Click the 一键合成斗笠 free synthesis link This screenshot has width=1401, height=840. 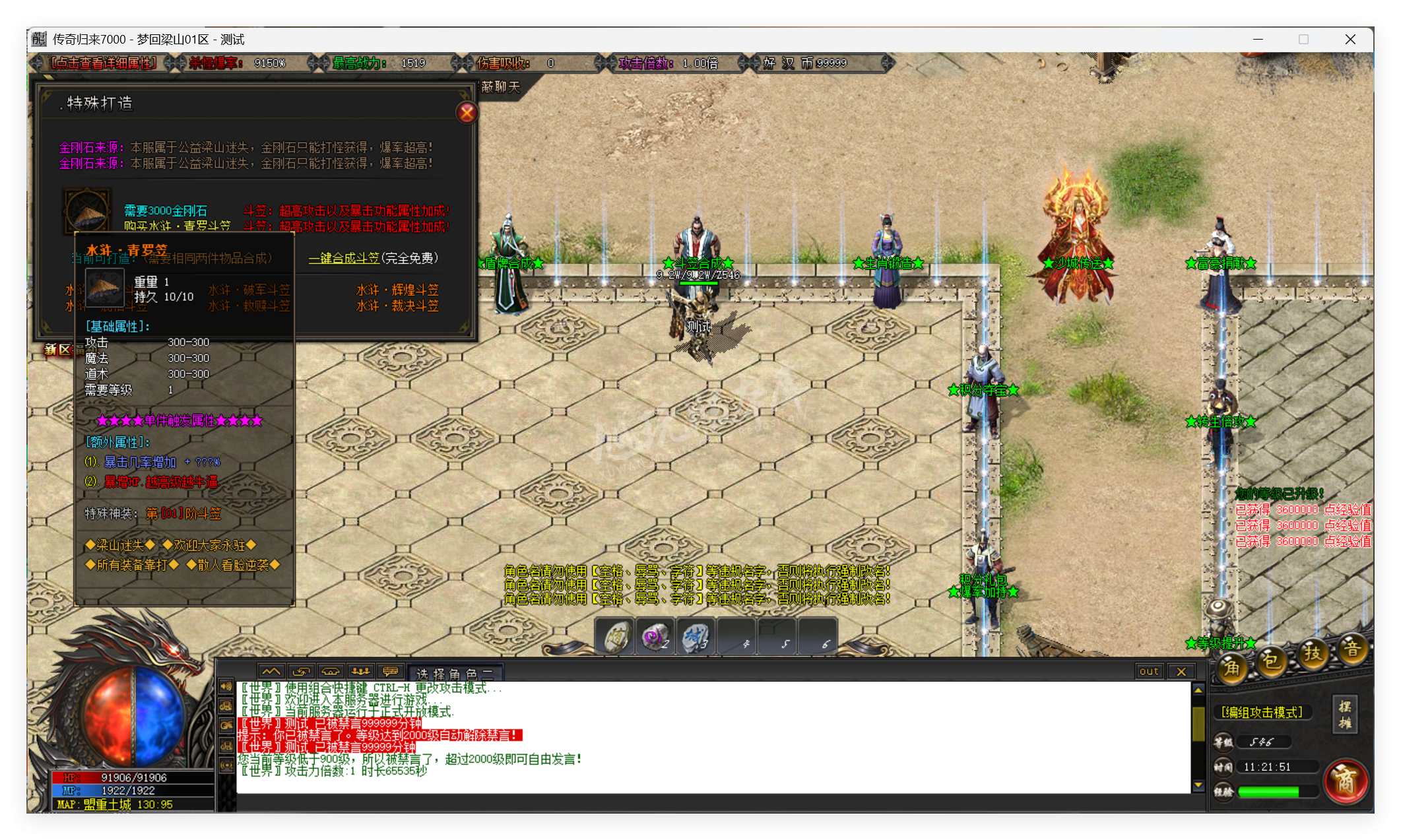(343, 258)
